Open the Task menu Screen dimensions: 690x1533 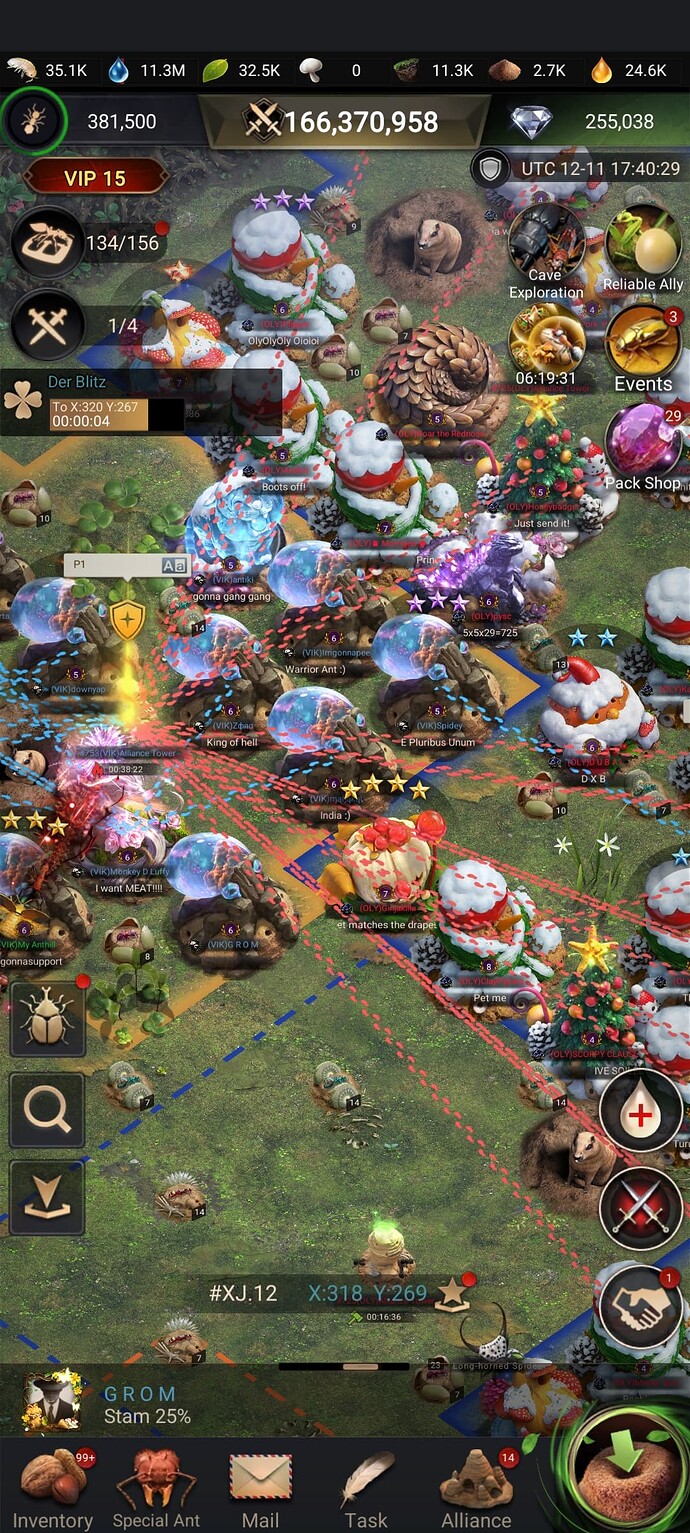coord(366,1487)
